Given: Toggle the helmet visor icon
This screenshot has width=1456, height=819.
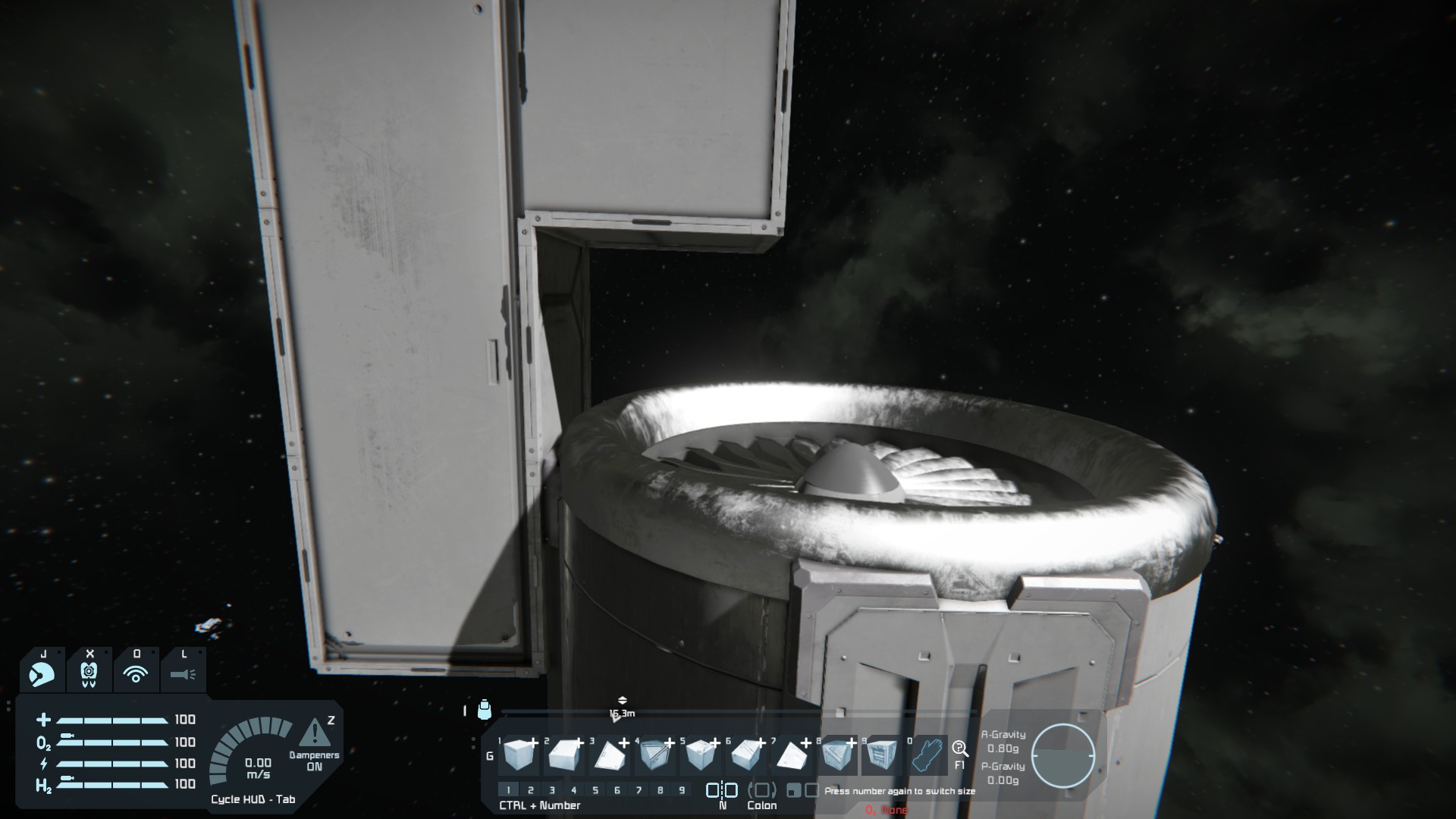Looking at the screenshot, I should coord(42,673).
